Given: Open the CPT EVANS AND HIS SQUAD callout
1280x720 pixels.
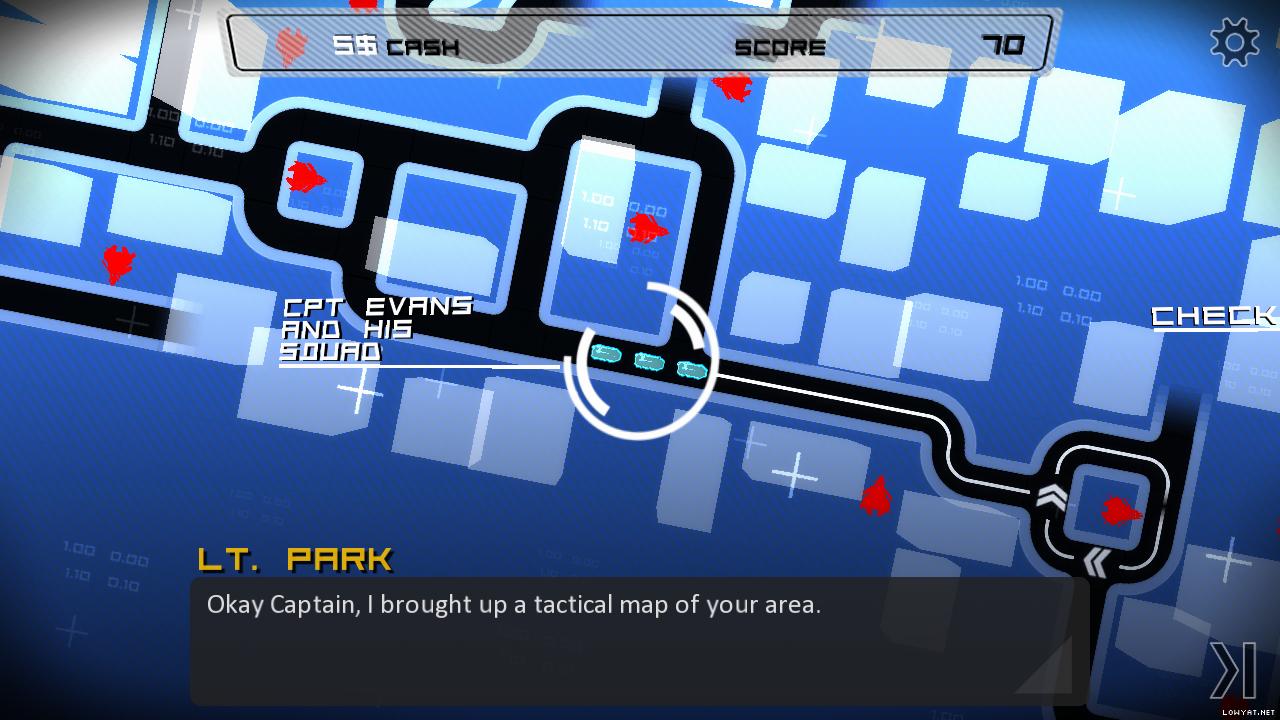Looking at the screenshot, I should point(375,327).
